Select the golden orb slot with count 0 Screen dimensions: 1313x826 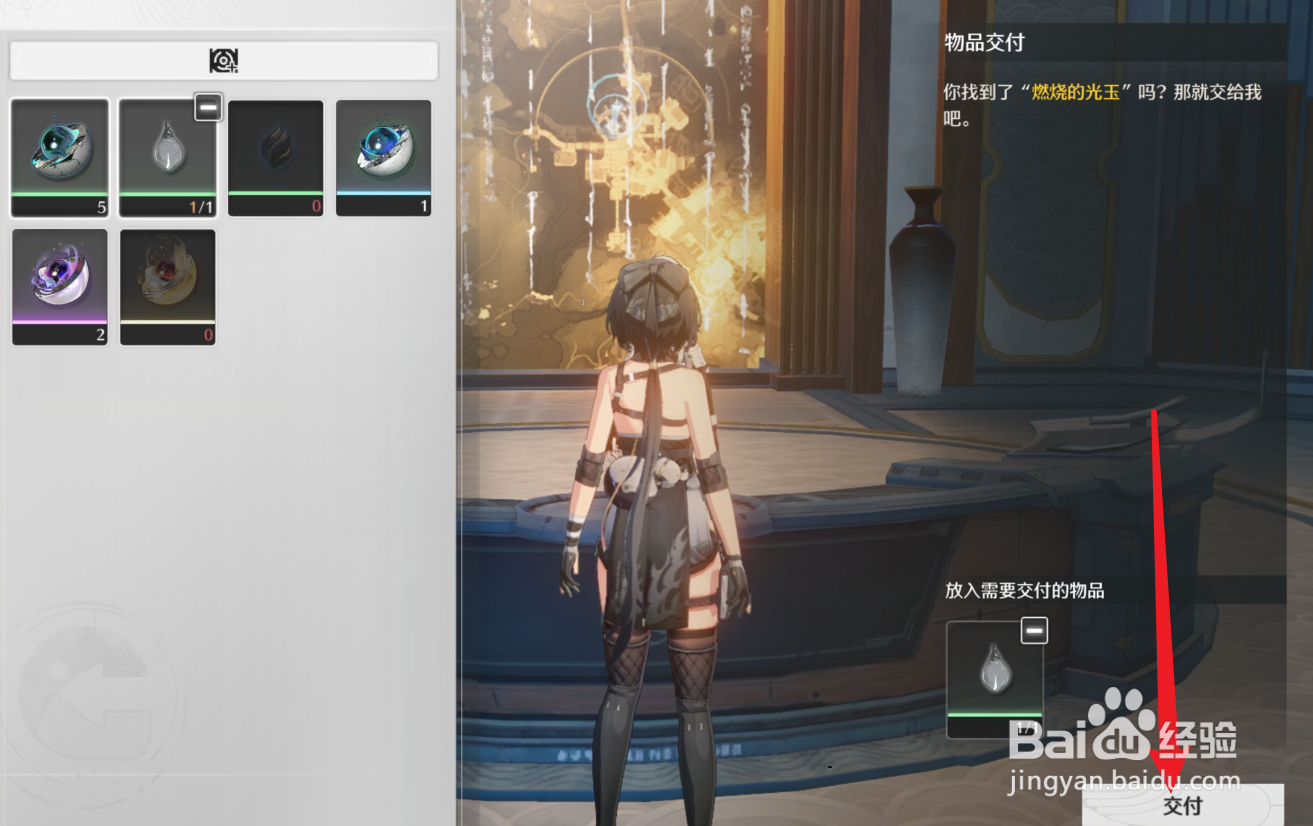coord(168,287)
